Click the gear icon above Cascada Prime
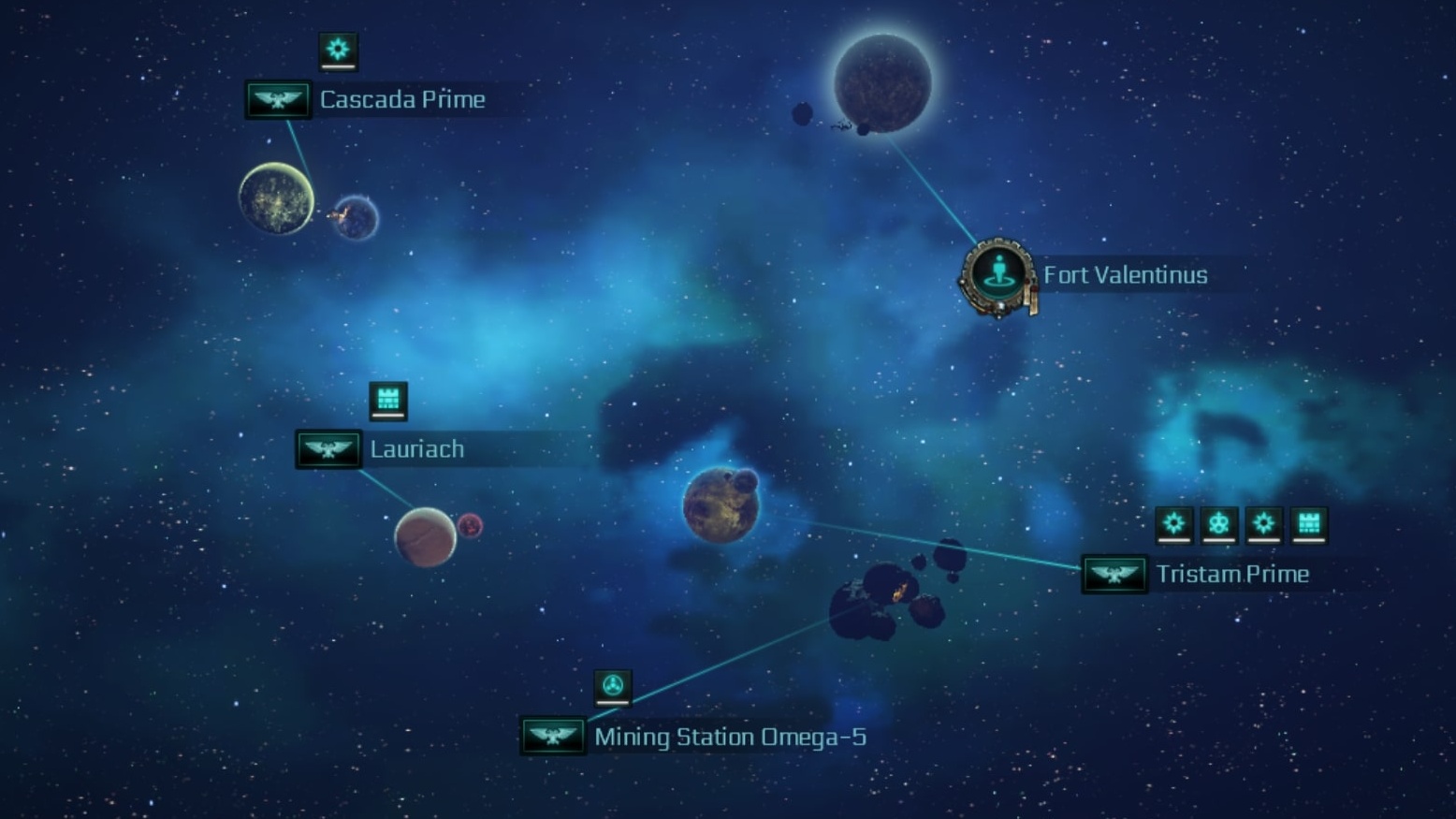The image size is (1456, 819). coord(338,50)
